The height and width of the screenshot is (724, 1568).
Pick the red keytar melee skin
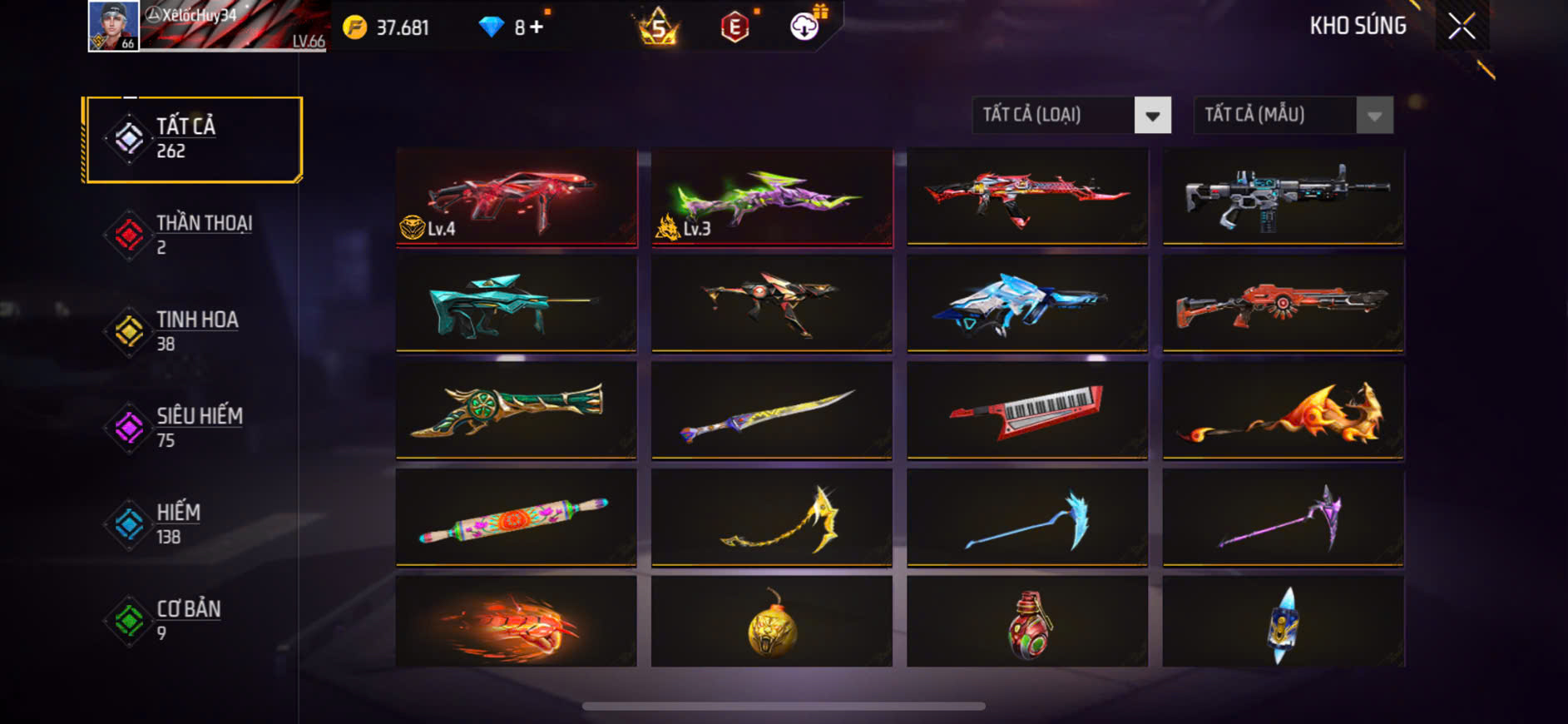[x=1027, y=410]
